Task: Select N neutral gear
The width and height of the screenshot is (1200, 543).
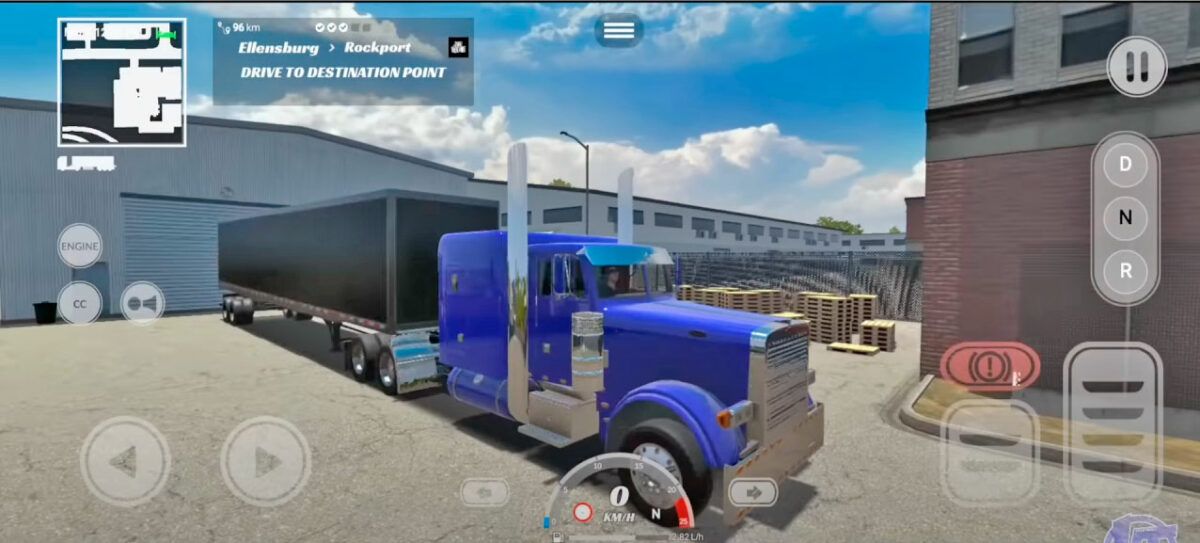Action: [x=1125, y=217]
